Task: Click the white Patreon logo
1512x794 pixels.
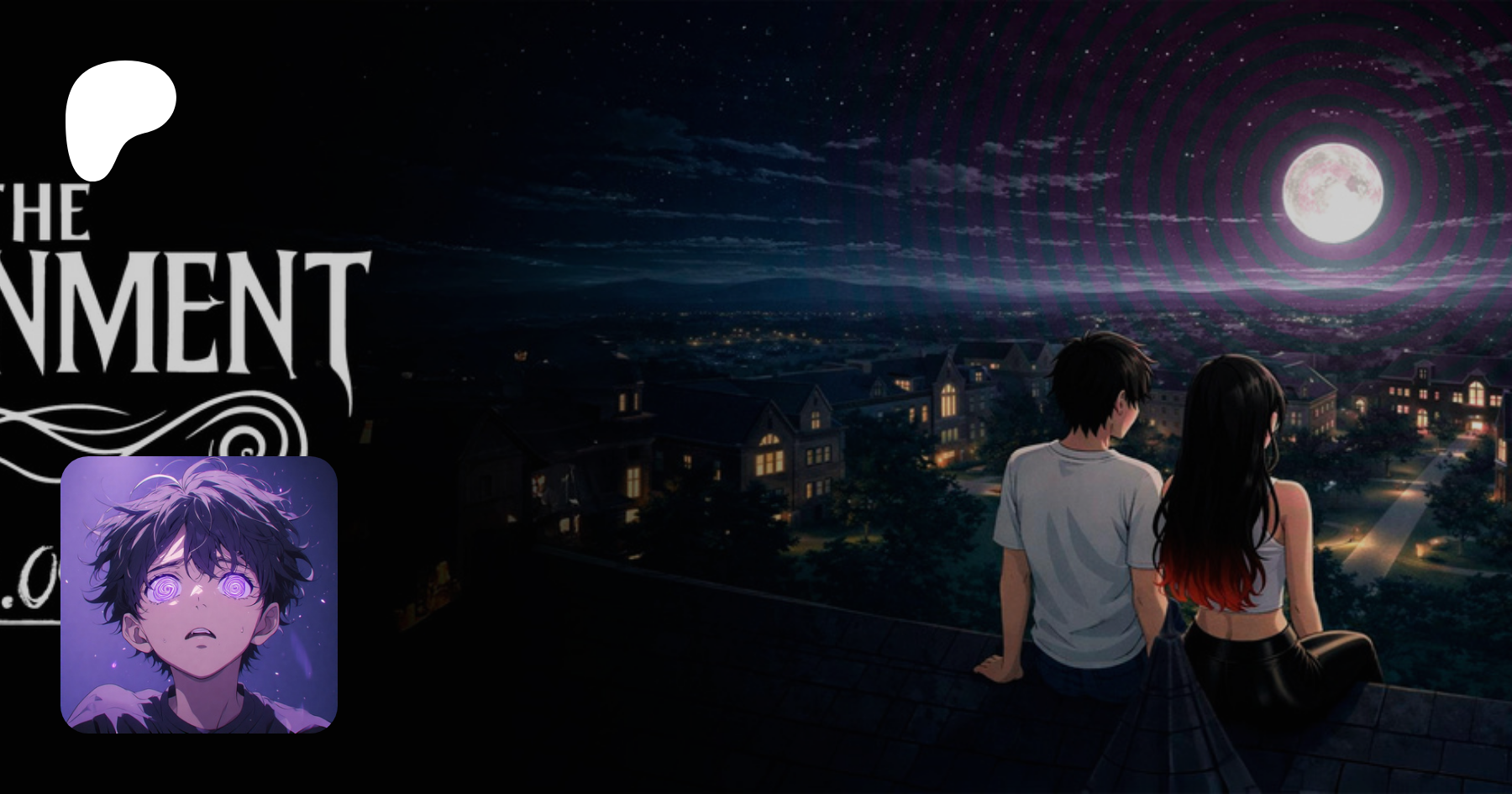Action: [x=118, y=118]
